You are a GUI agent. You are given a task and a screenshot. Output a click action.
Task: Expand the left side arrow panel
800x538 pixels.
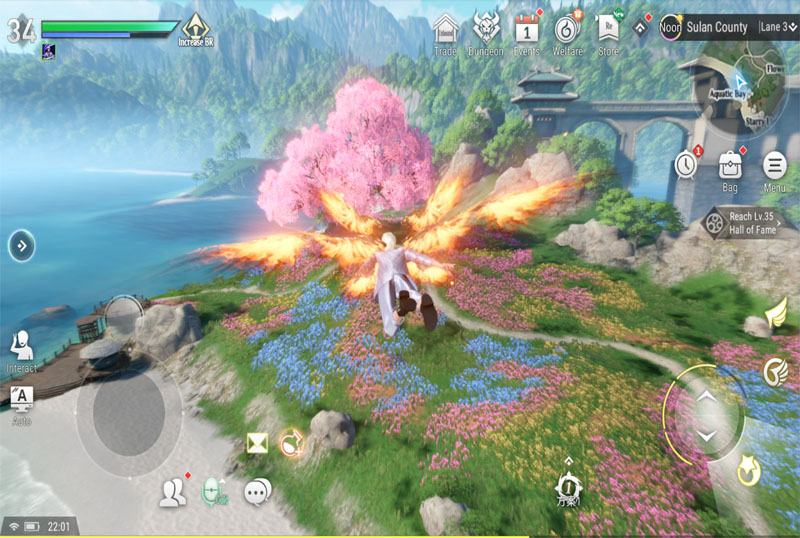pyautogui.click(x=22, y=245)
